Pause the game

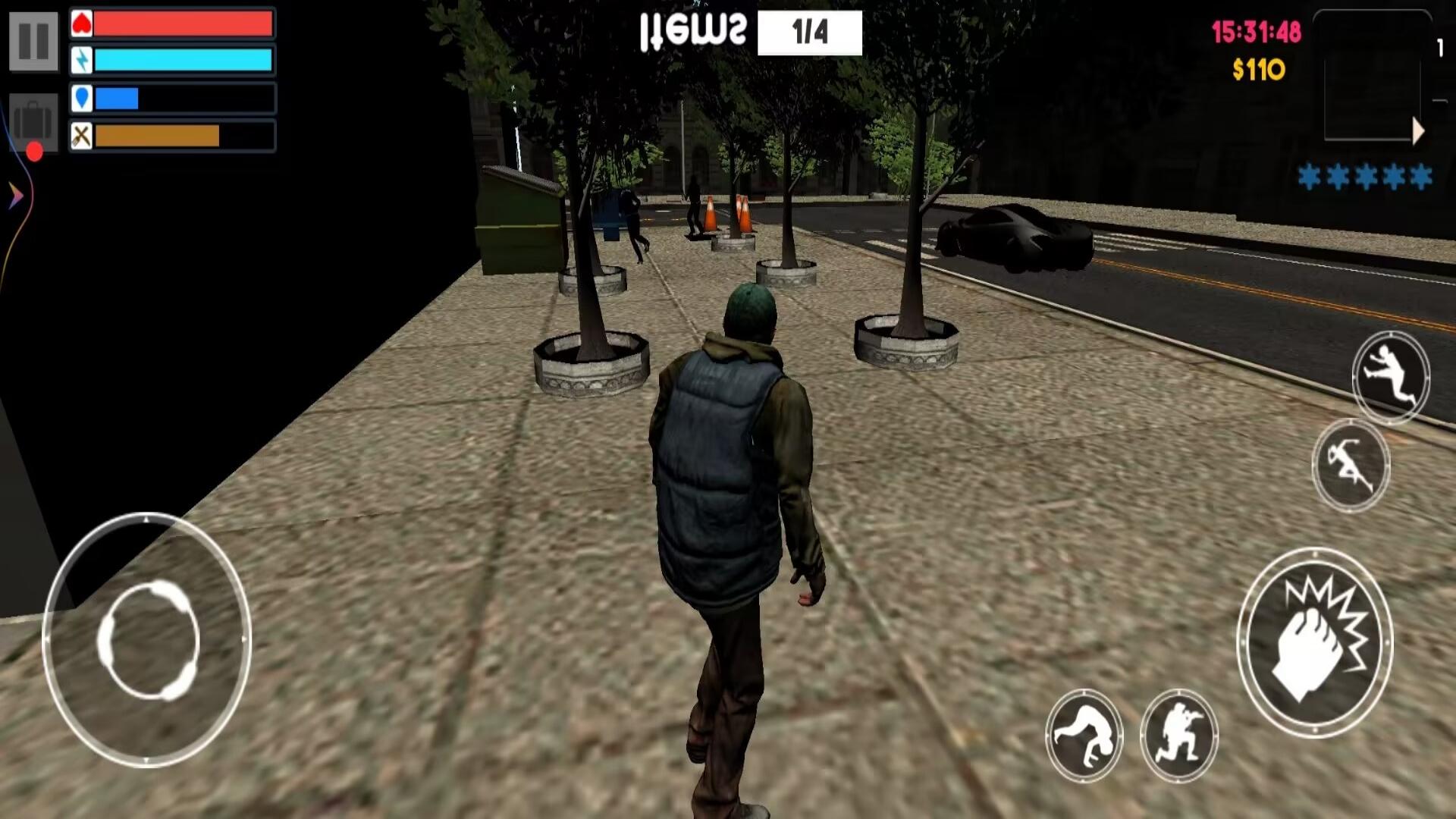pos(33,40)
